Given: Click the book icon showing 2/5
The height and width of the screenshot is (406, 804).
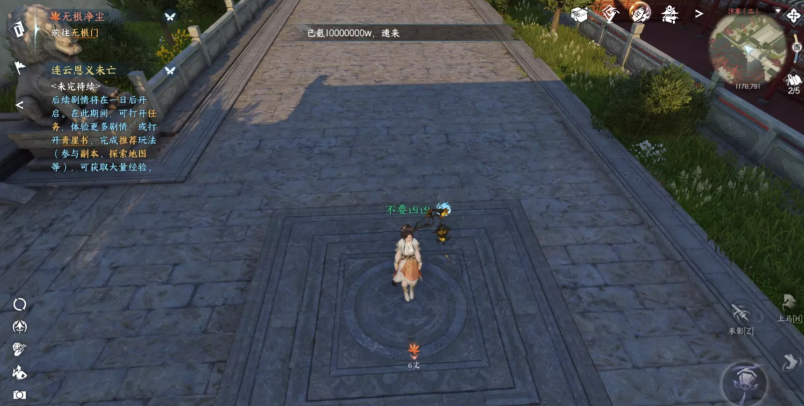Looking at the screenshot, I should click(x=793, y=81).
